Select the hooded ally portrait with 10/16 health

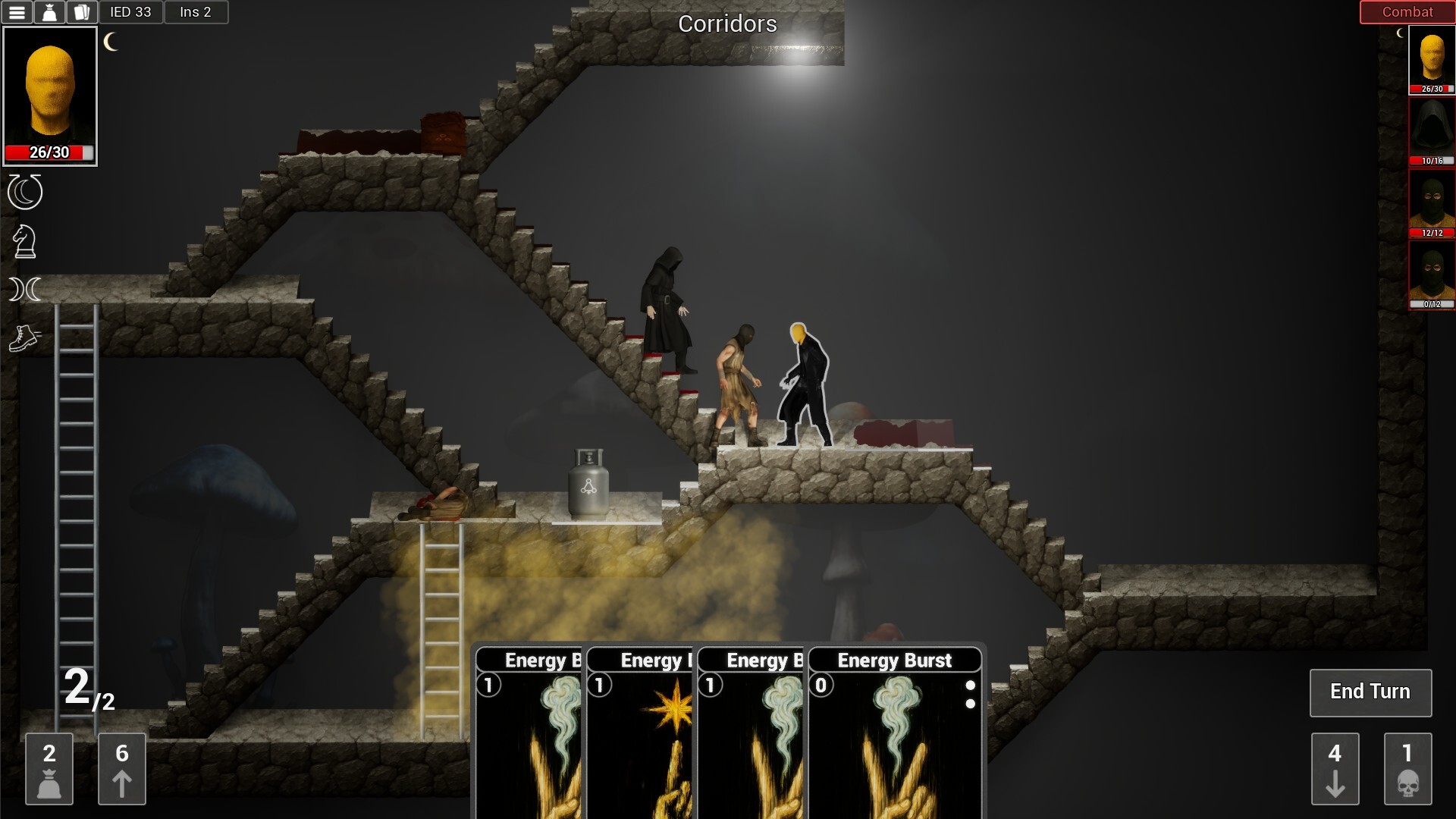coord(1432,129)
